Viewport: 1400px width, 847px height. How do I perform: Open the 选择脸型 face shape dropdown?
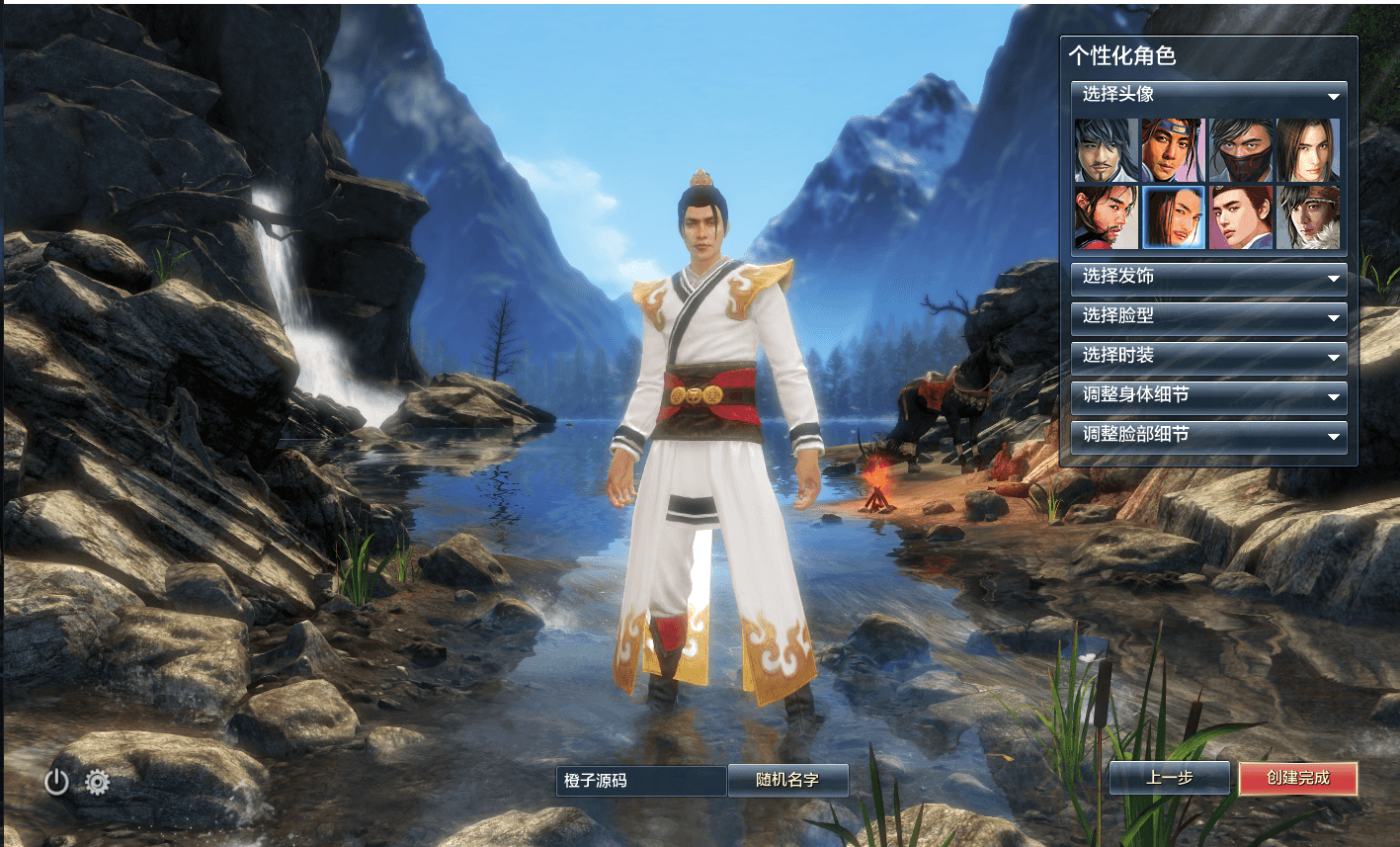(x=1207, y=318)
